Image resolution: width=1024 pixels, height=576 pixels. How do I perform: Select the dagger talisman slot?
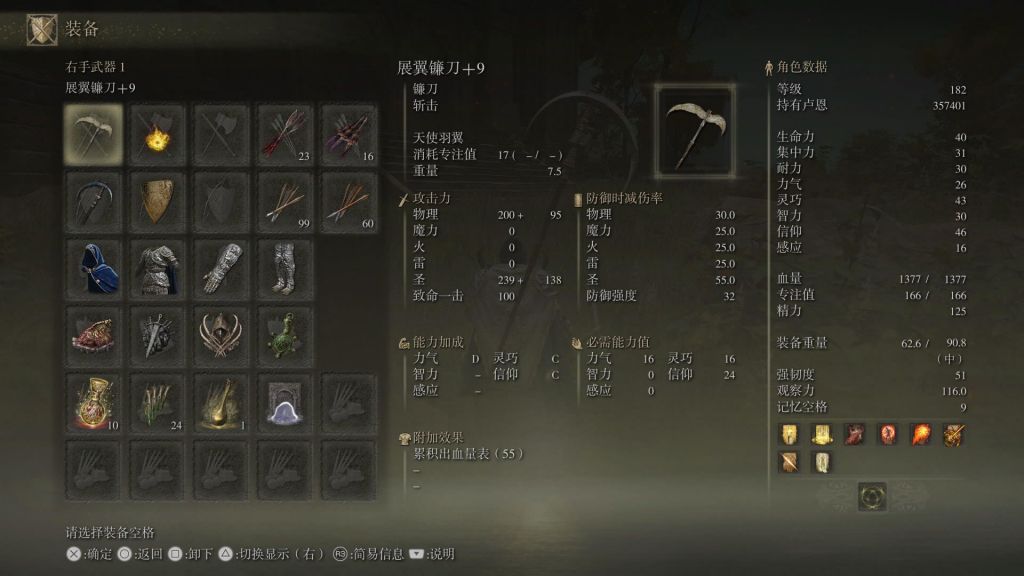coord(158,335)
